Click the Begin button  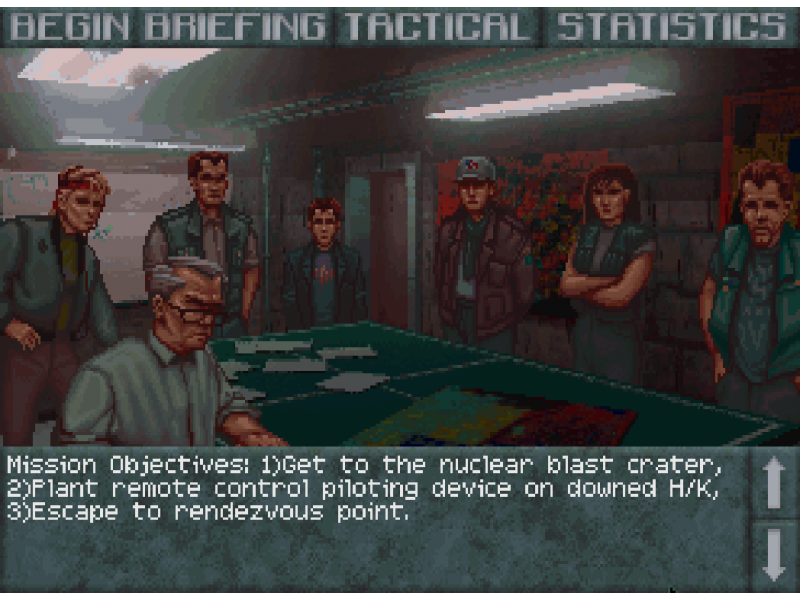tap(70, 26)
